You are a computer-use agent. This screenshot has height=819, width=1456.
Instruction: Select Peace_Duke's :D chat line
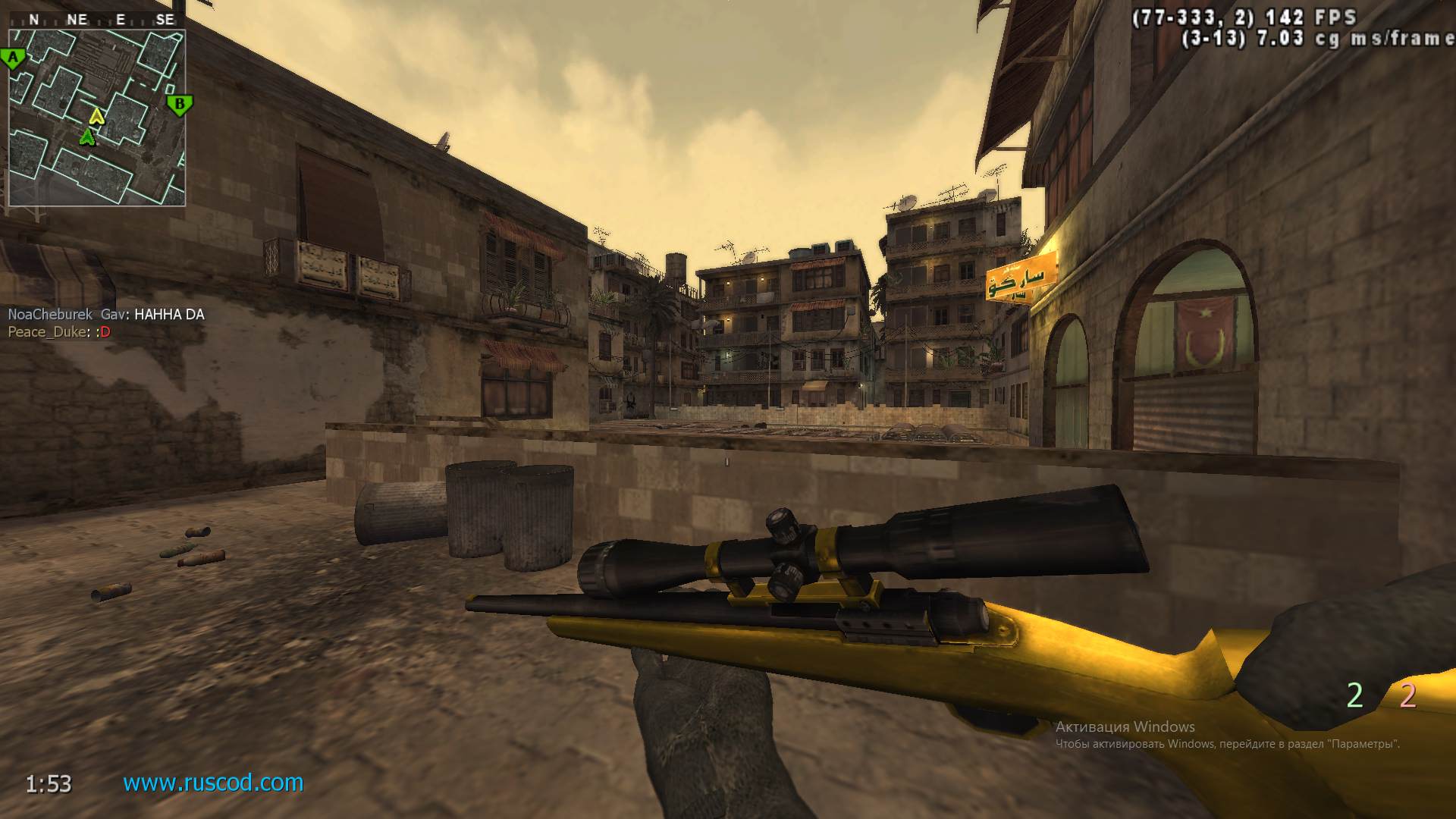pyautogui.click(x=57, y=331)
